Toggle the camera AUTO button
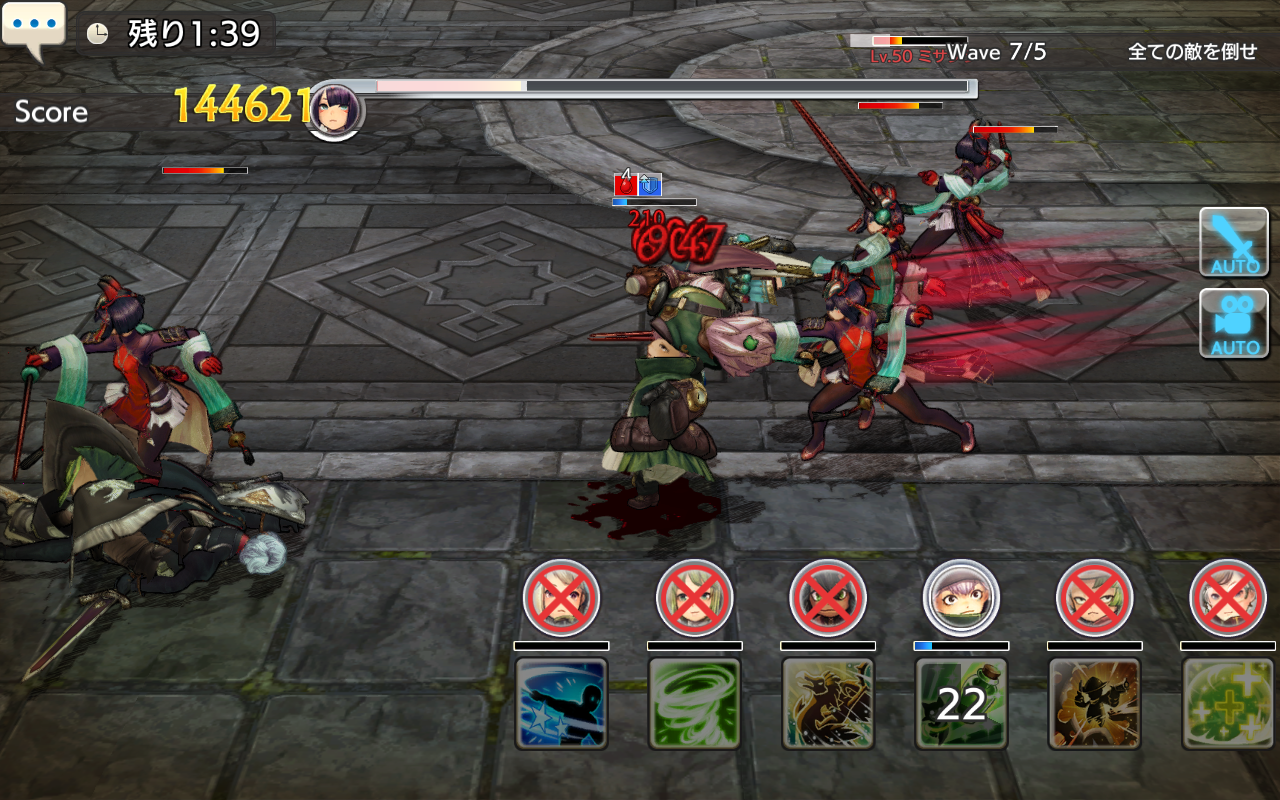This screenshot has width=1280, height=800. pos(1234,323)
